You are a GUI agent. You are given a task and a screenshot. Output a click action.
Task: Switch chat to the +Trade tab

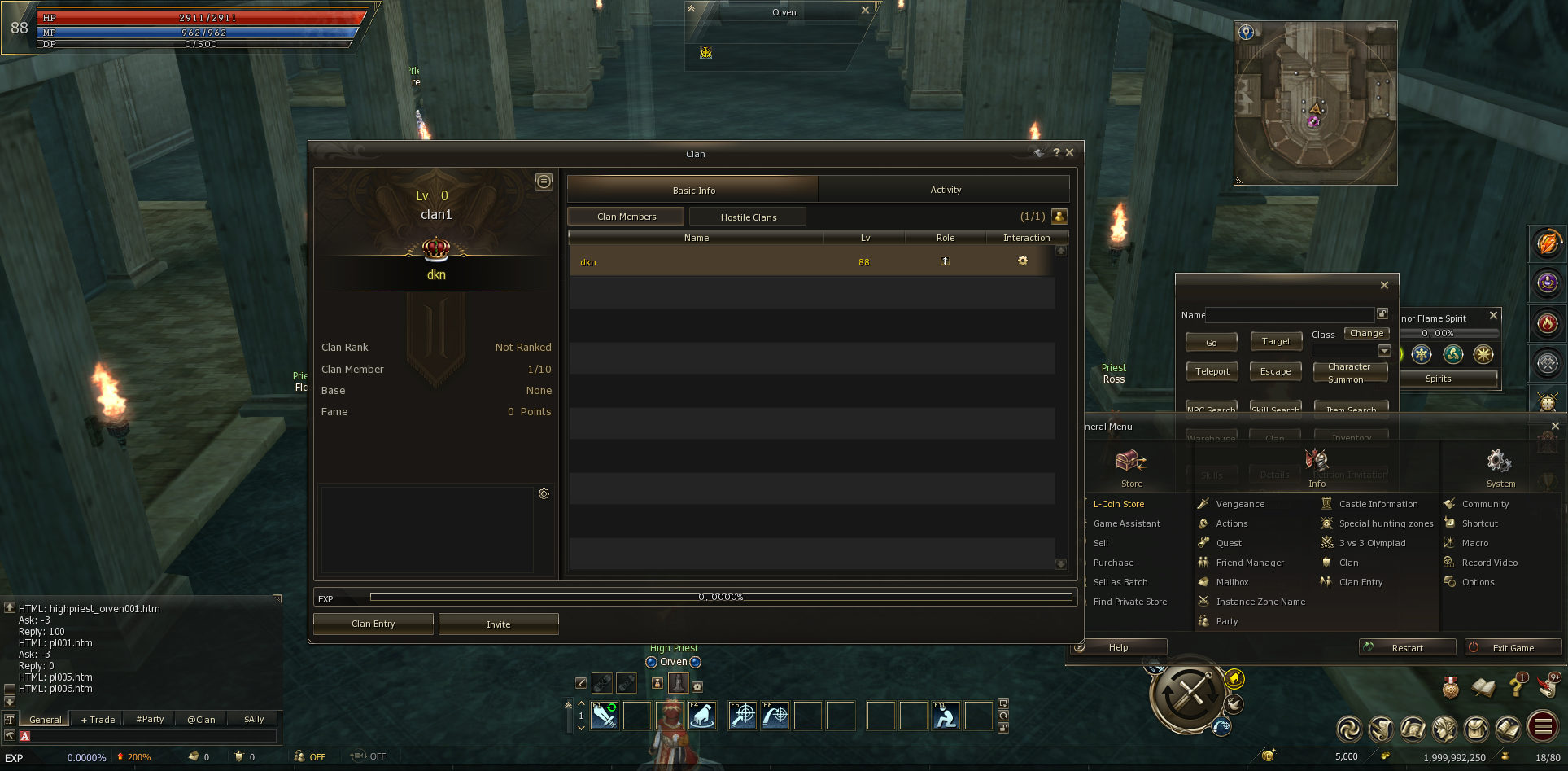98,720
